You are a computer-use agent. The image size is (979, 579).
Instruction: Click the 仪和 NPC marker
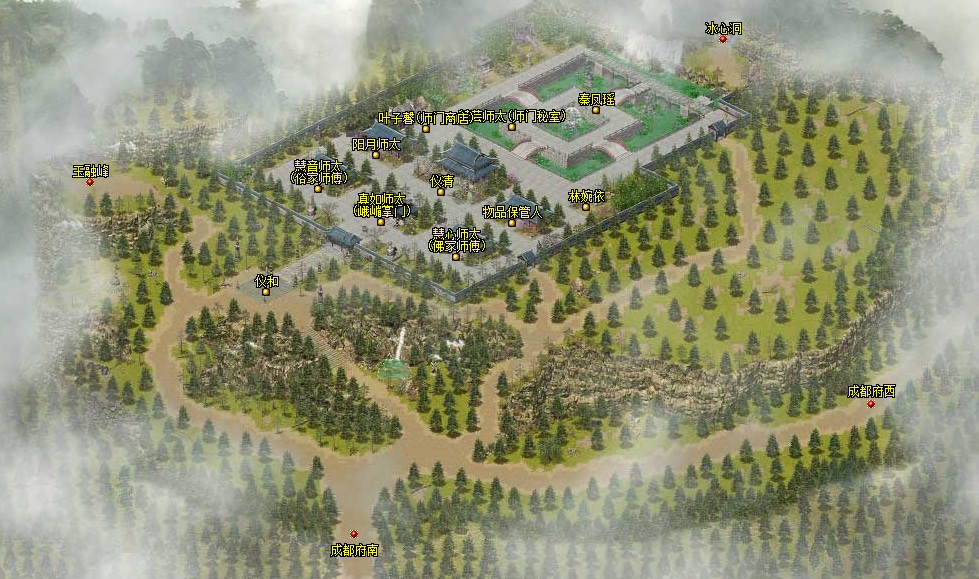click(265, 293)
